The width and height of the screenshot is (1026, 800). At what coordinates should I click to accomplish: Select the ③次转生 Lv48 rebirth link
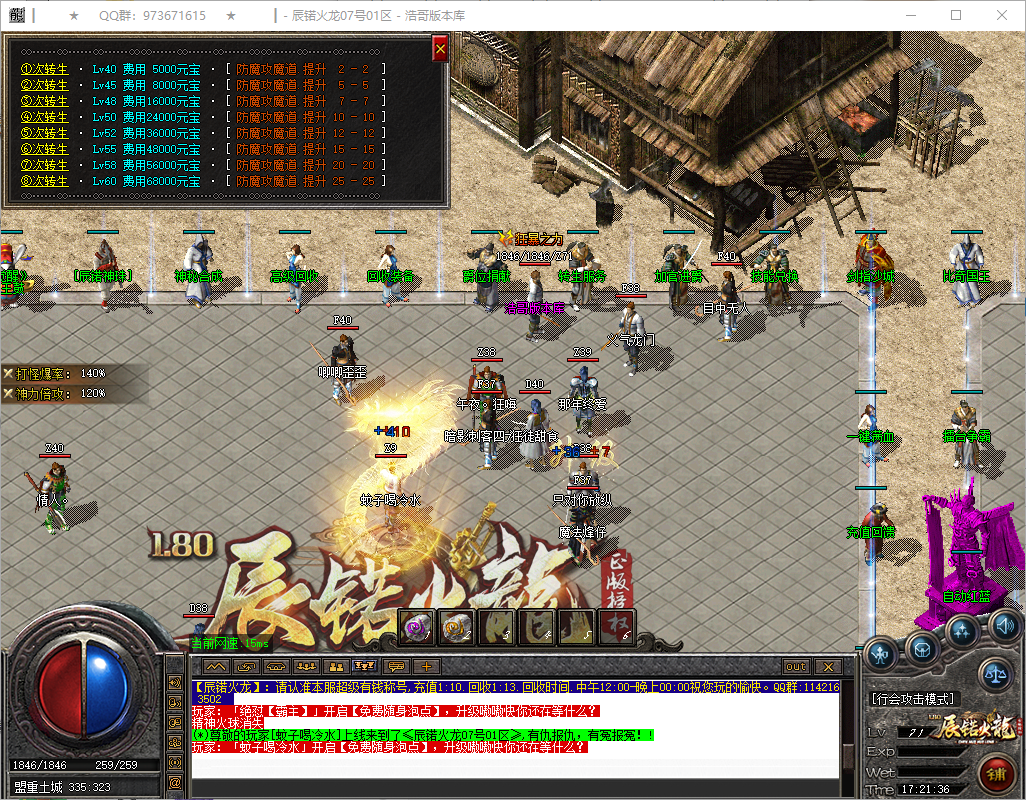[x=44, y=101]
